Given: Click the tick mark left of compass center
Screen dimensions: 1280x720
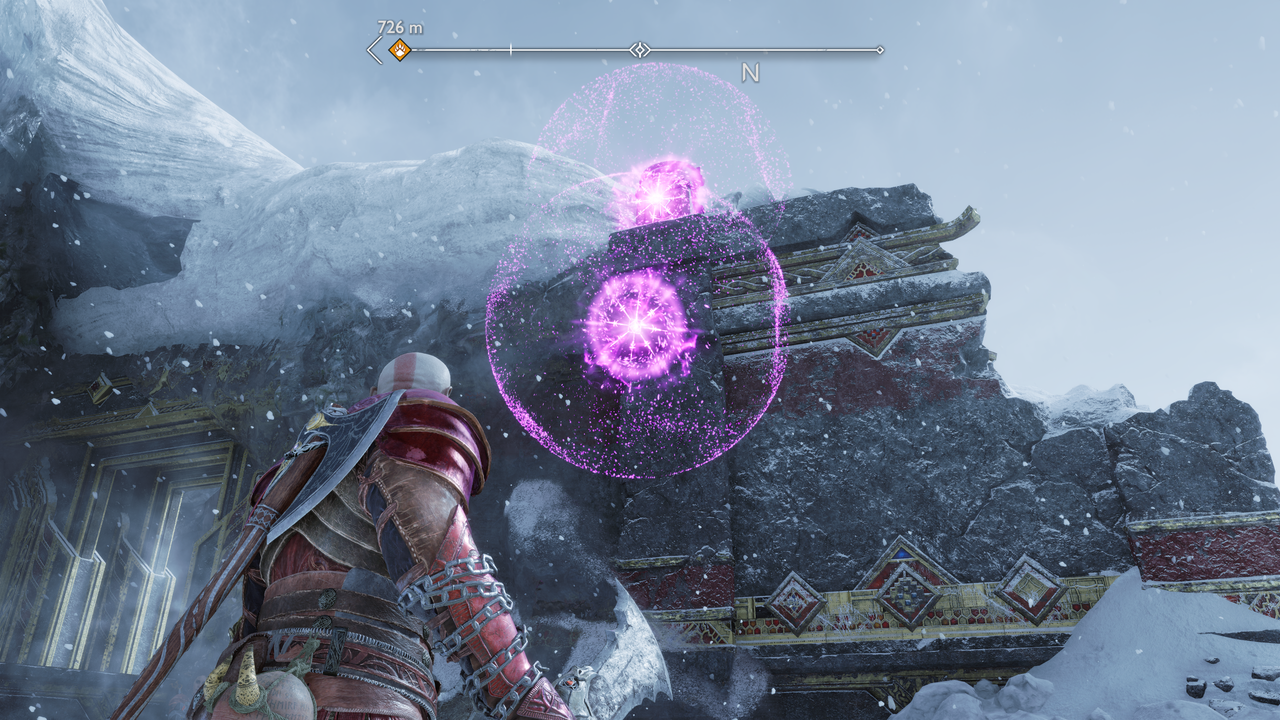Looking at the screenshot, I should (x=512, y=47).
